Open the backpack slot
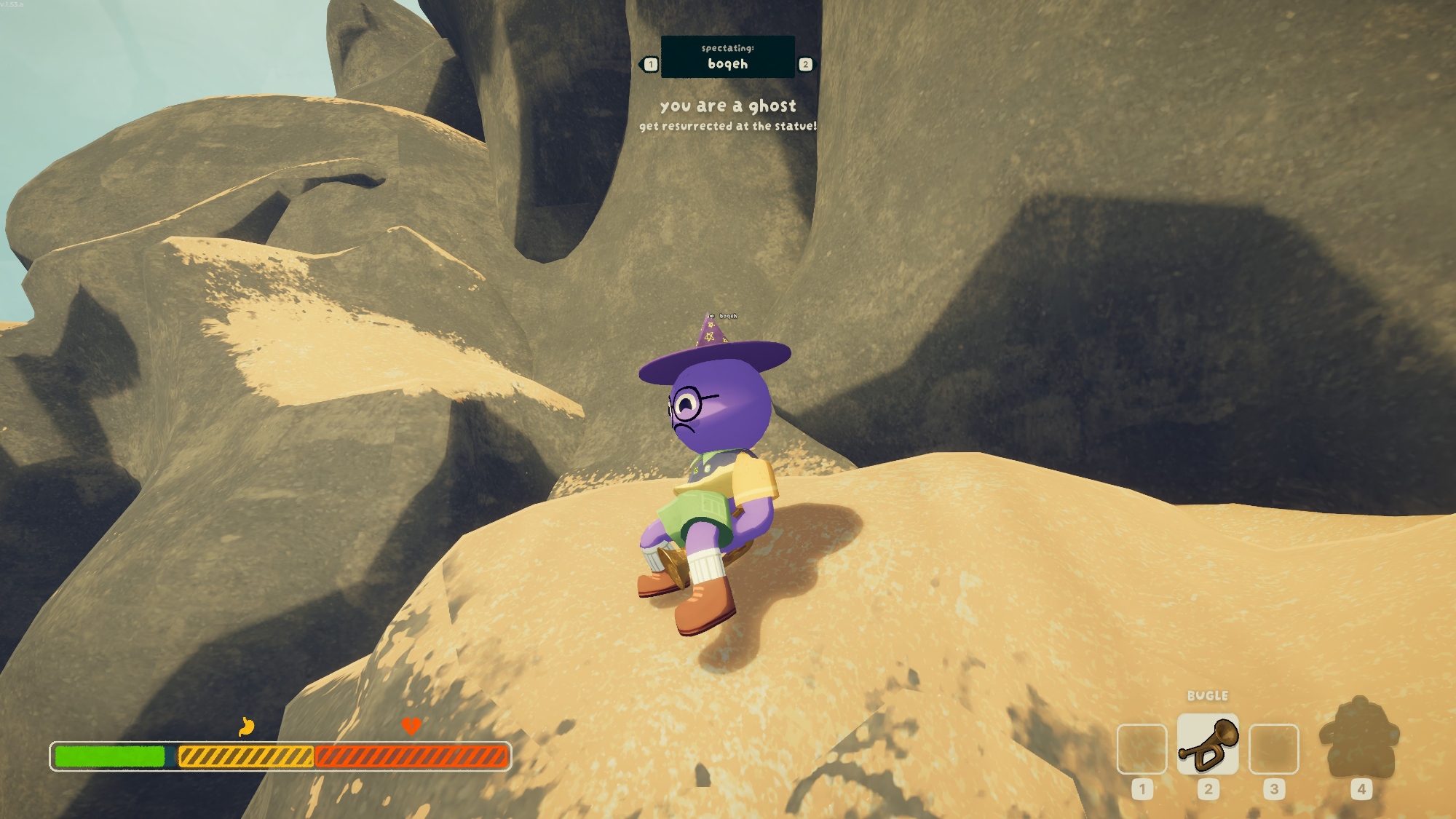 coord(1359,739)
